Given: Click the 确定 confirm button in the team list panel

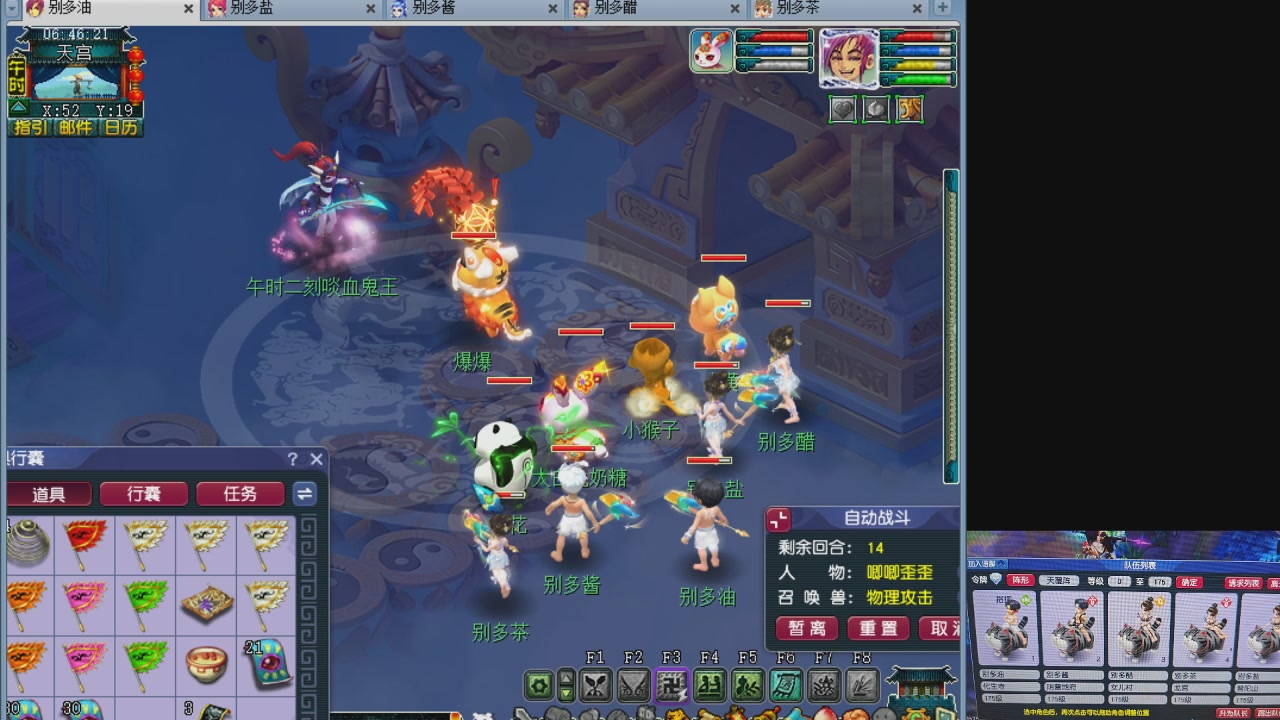Looking at the screenshot, I should [x=1189, y=582].
